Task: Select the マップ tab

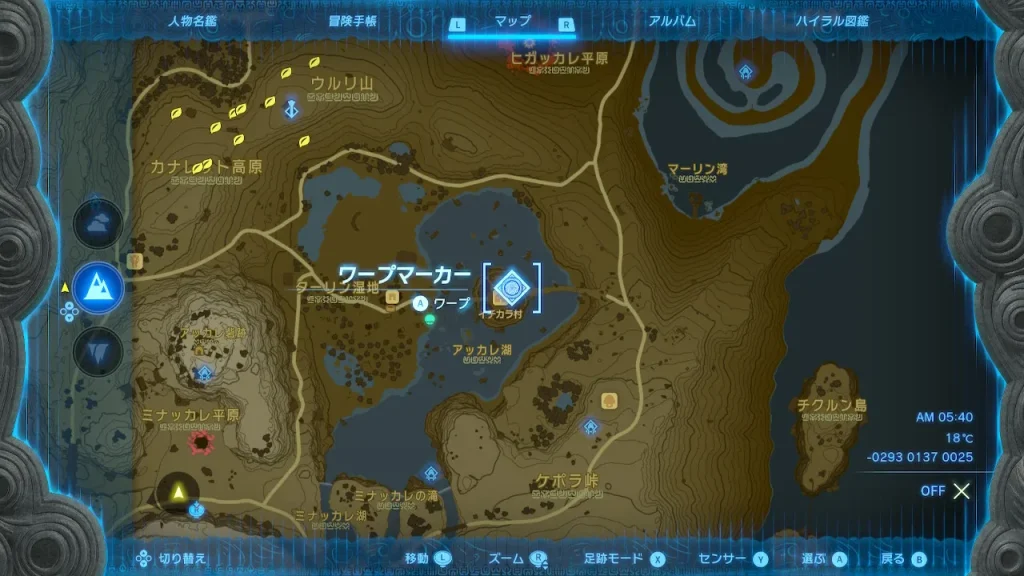Action: coord(513,21)
